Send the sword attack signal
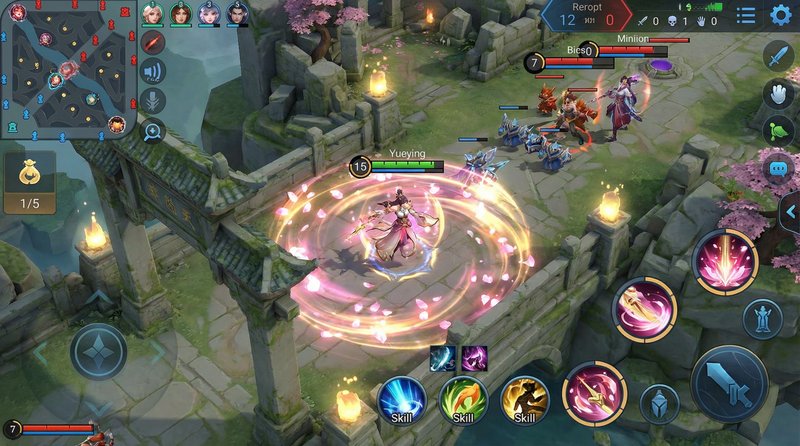Viewport: 800px width, 446px height. tap(778, 56)
